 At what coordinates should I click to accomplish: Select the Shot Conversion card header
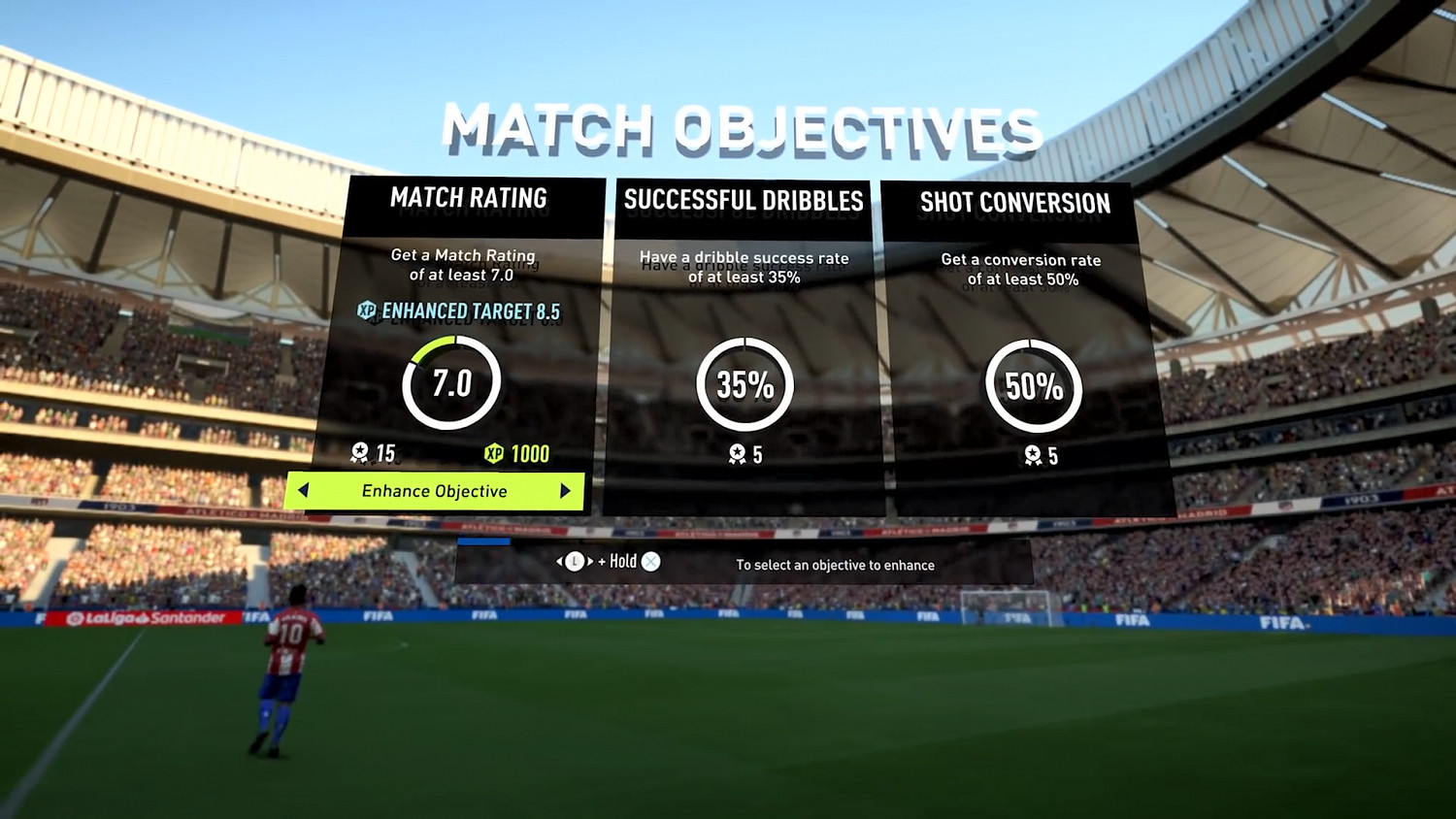[1015, 203]
